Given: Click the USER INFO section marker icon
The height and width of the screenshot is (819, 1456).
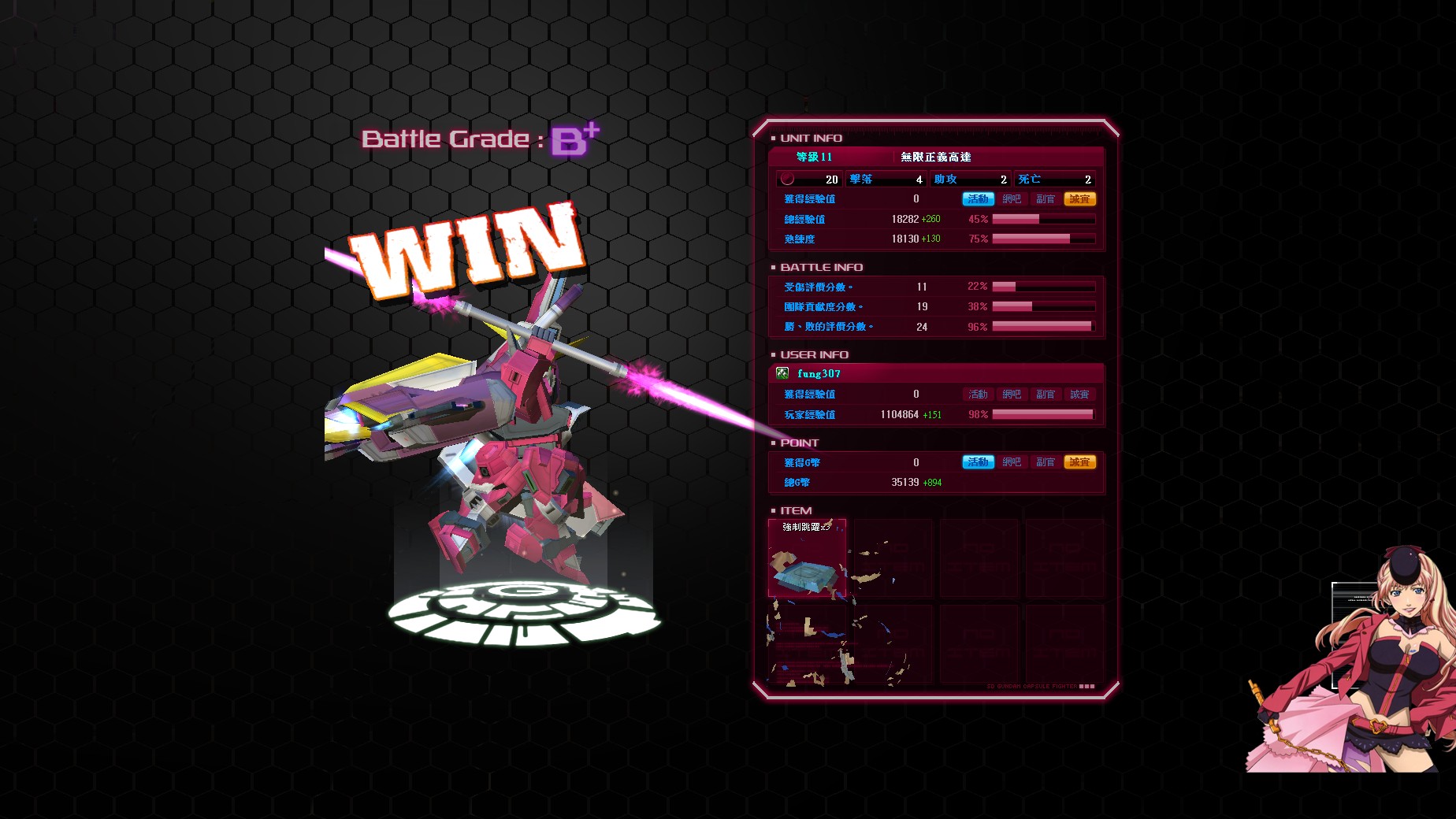Looking at the screenshot, I should (772, 354).
